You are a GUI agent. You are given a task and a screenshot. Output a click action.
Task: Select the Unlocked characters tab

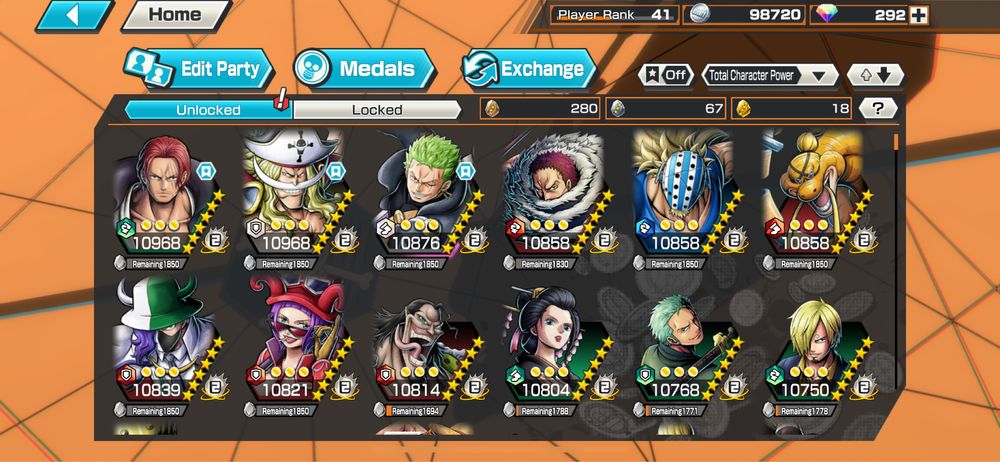pos(208,109)
